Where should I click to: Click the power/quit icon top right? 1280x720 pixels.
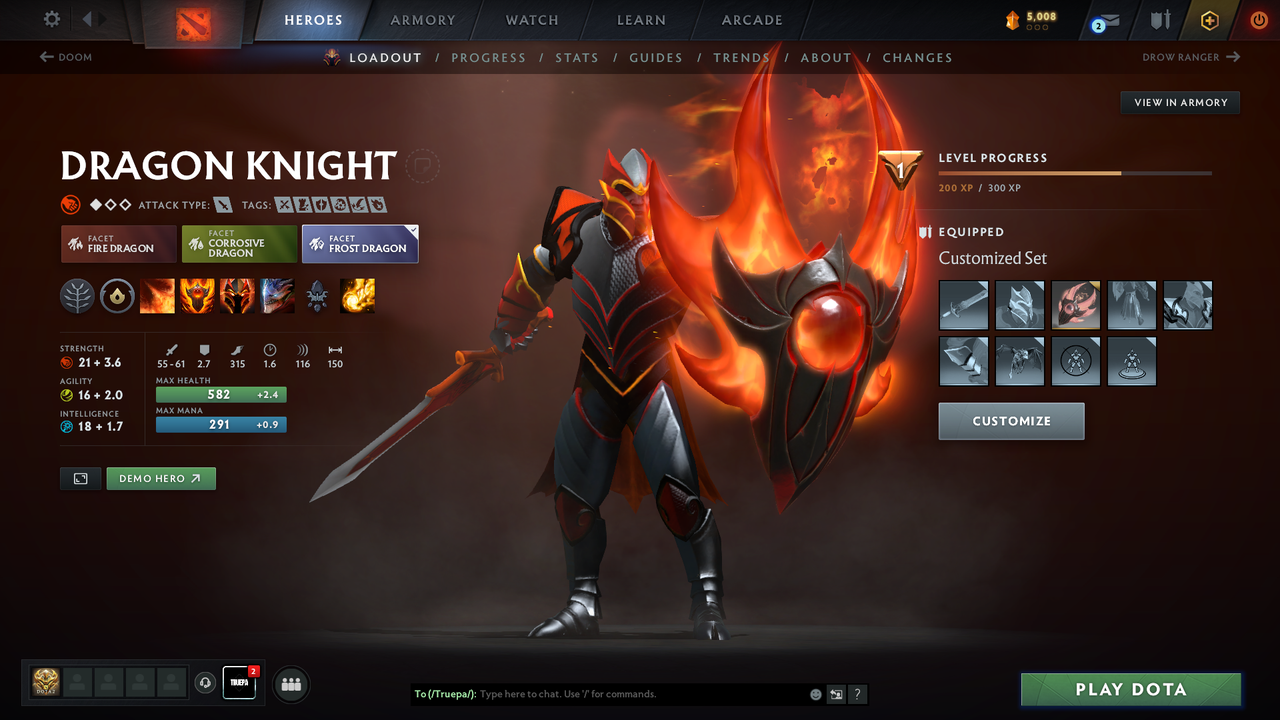click(x=1259, y=20)
